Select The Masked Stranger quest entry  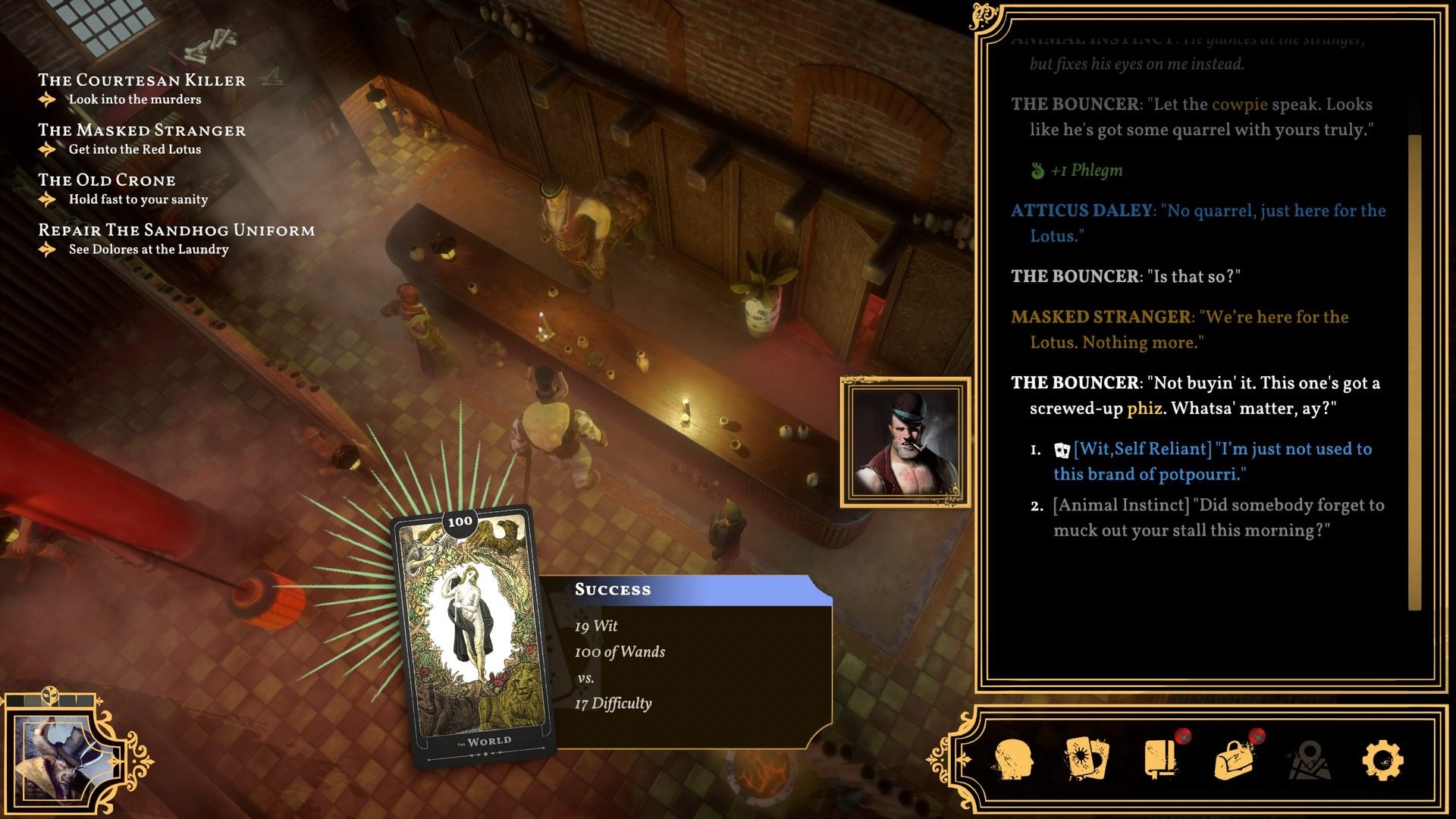click(142, 130)
